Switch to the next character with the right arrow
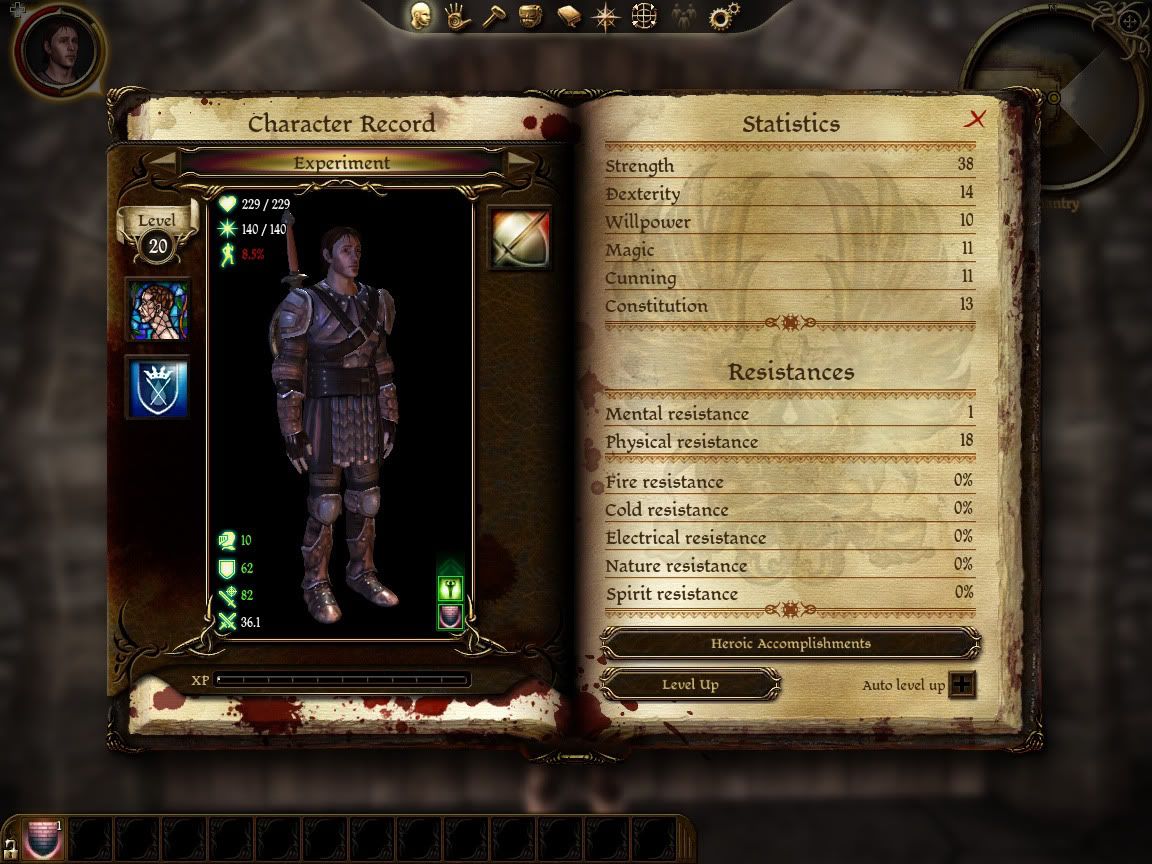Image resolution: width=1152 pixels, height=864 pixels. coord(520,162)
